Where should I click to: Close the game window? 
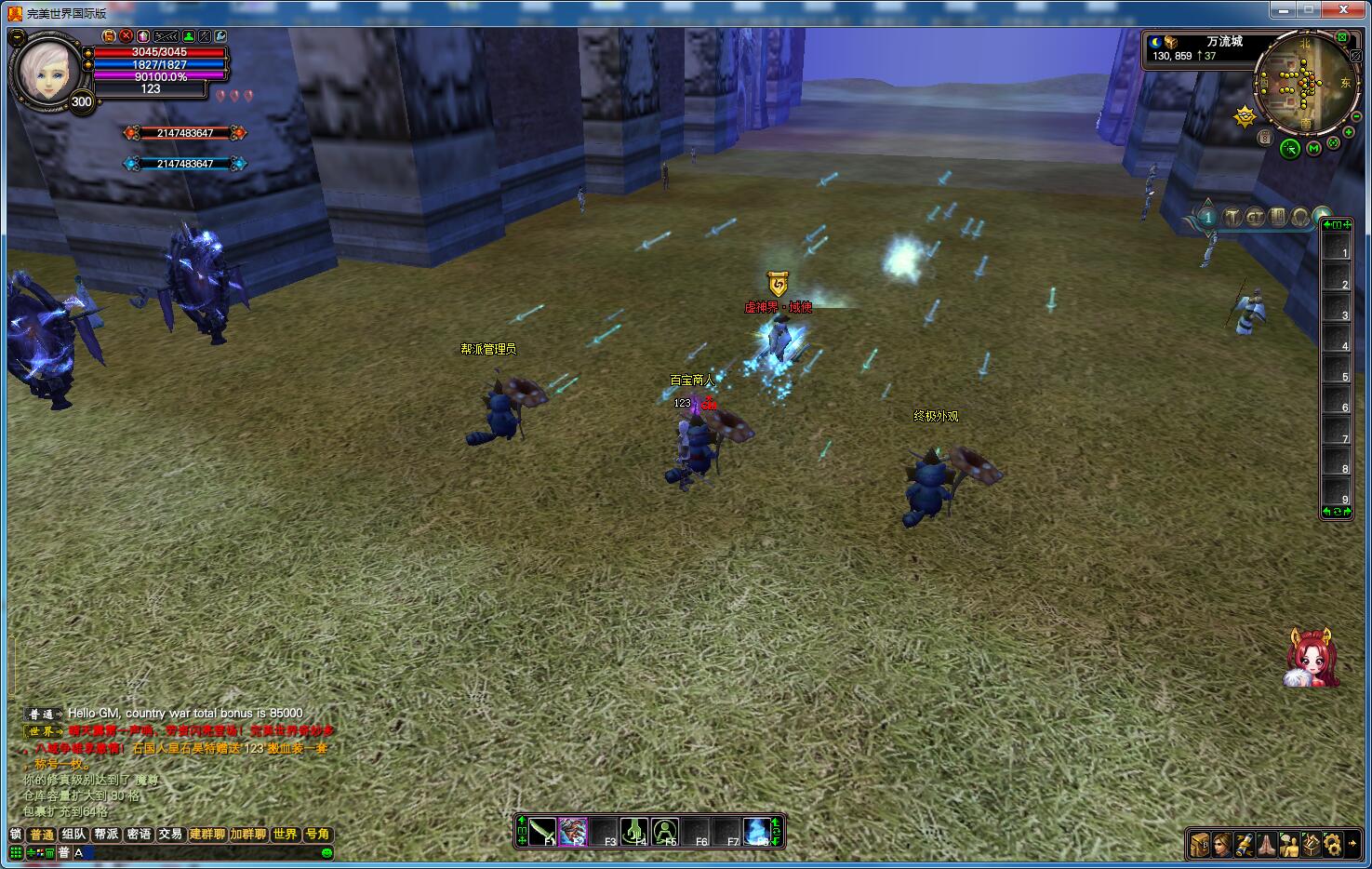tap(1342, 9)
